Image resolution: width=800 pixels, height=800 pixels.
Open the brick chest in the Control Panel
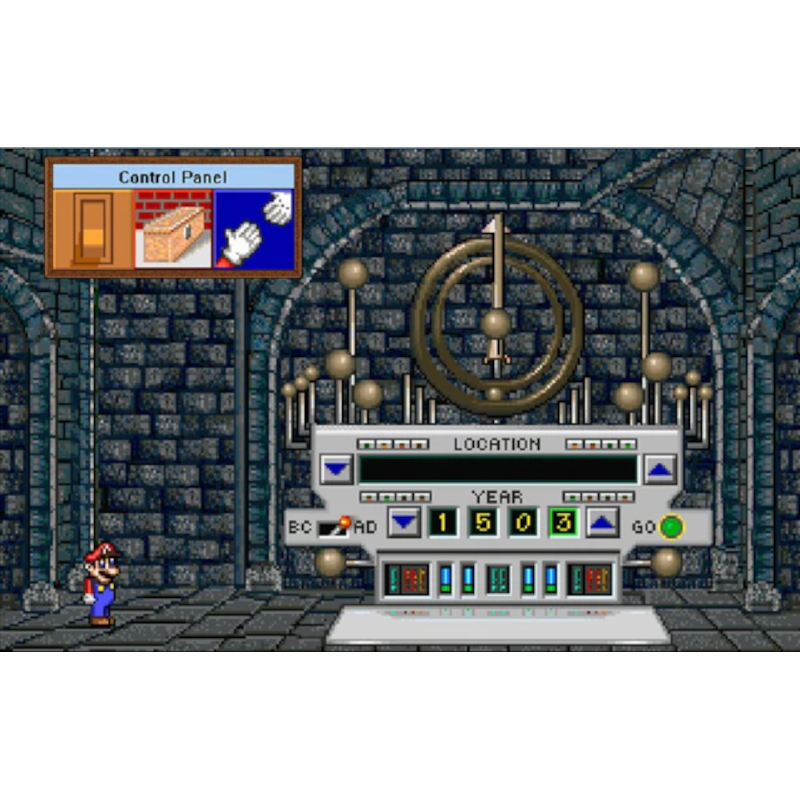pos(173,230)
